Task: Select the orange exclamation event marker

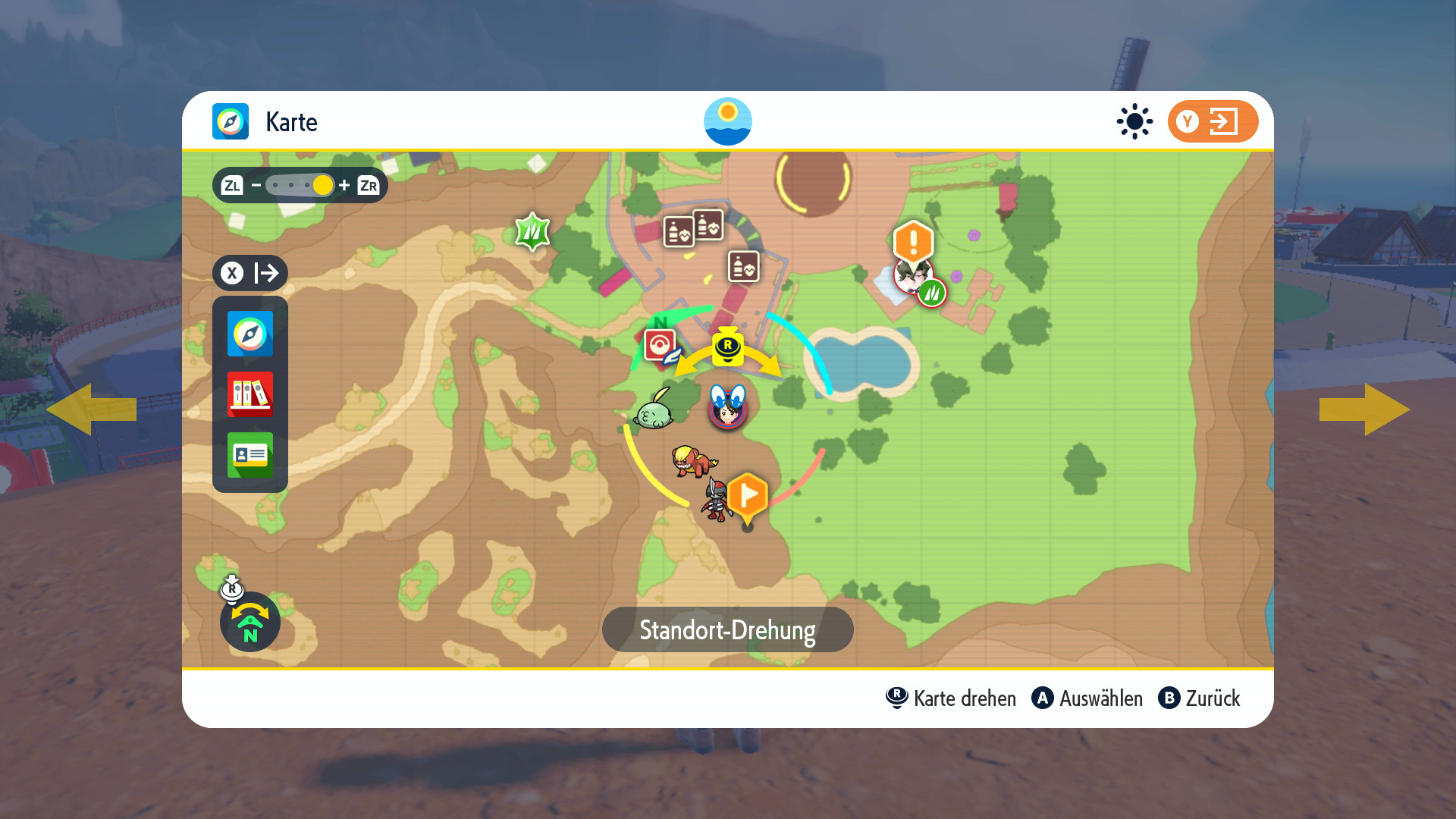Action: point(913,242)
